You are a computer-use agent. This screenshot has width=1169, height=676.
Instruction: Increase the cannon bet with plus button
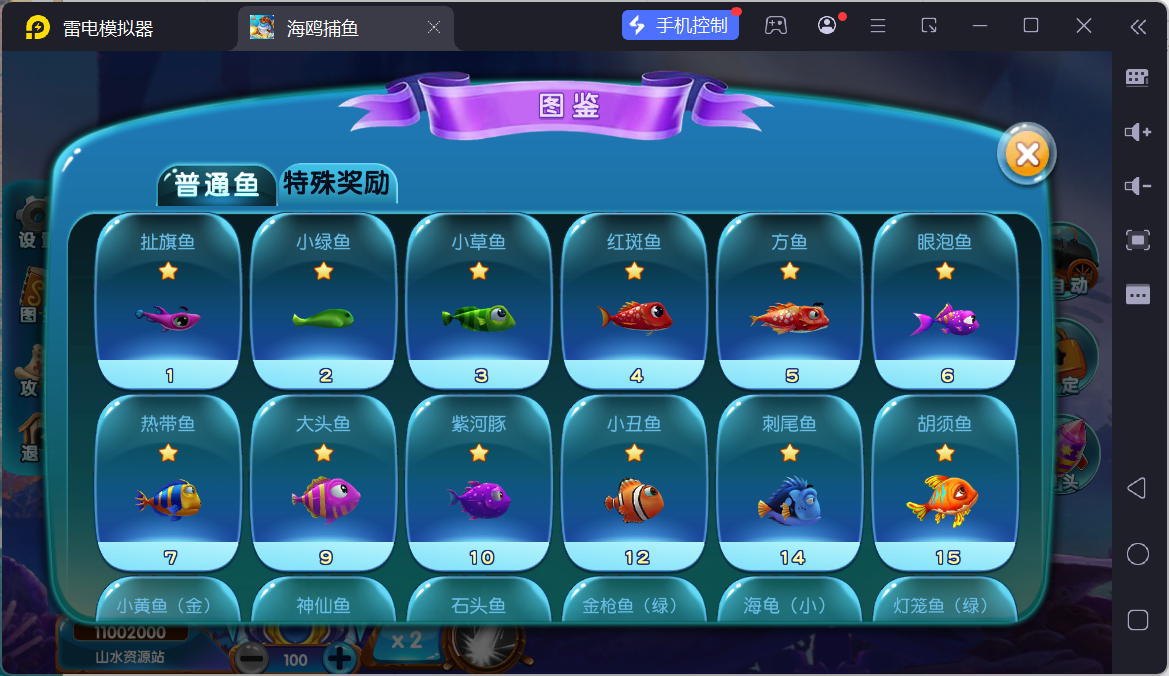pos(341,658)
